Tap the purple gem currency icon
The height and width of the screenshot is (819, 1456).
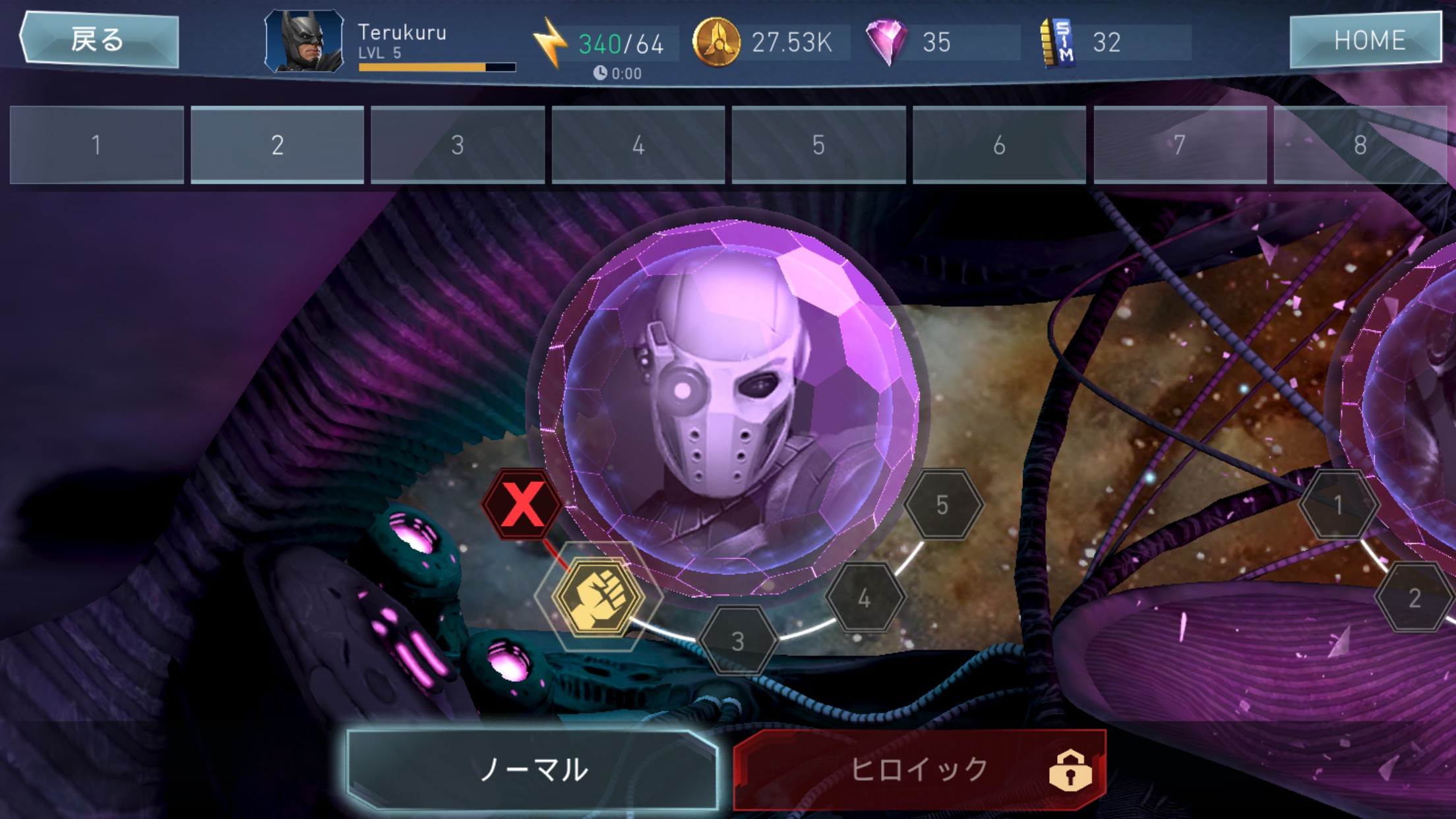pos(886,42)
